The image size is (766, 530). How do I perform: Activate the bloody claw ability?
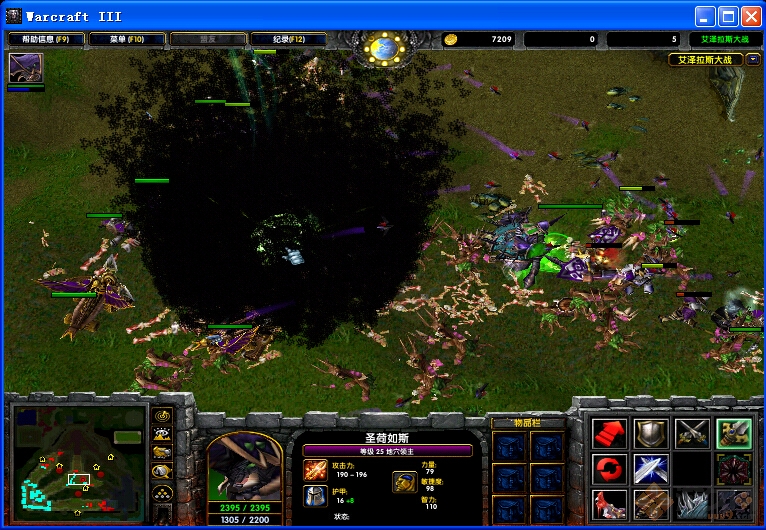point(609,503)
